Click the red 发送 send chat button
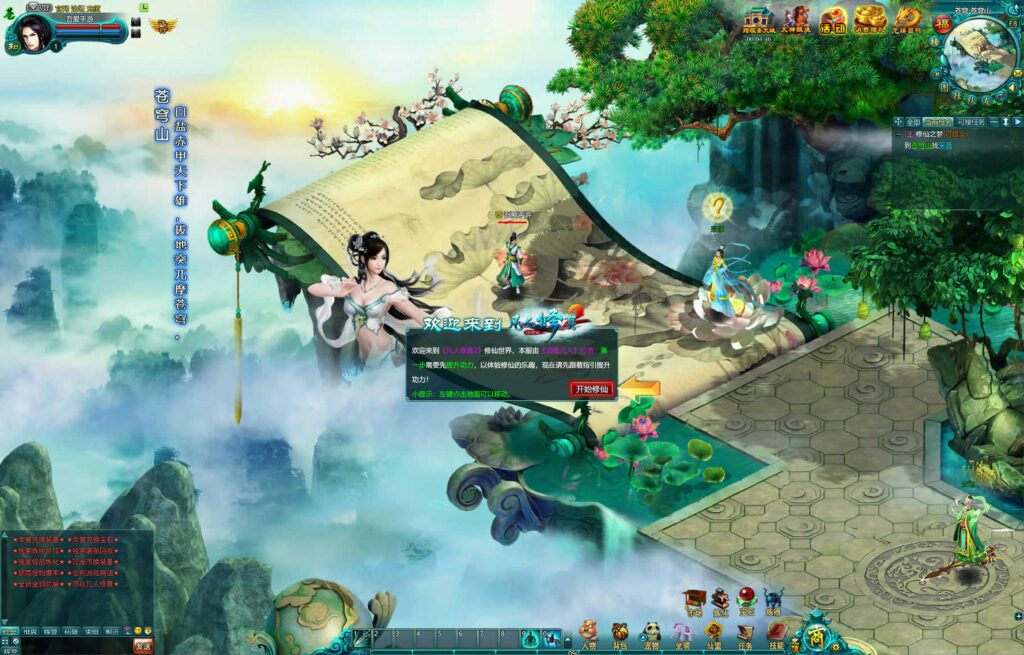The width and height of the screenshot is (1024, 655). [143, 645]
